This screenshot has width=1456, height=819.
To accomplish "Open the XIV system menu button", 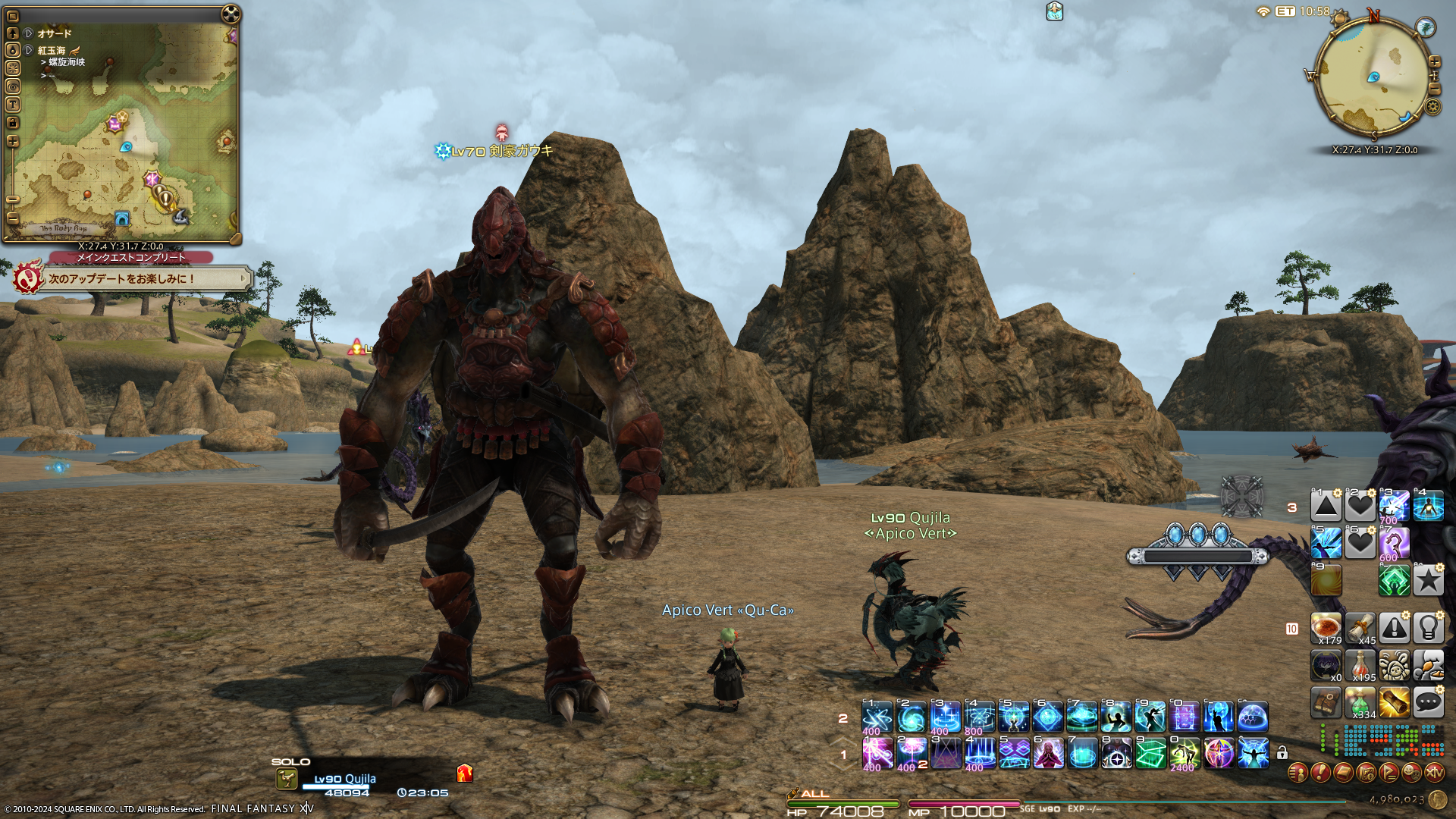I will 1434,773.
